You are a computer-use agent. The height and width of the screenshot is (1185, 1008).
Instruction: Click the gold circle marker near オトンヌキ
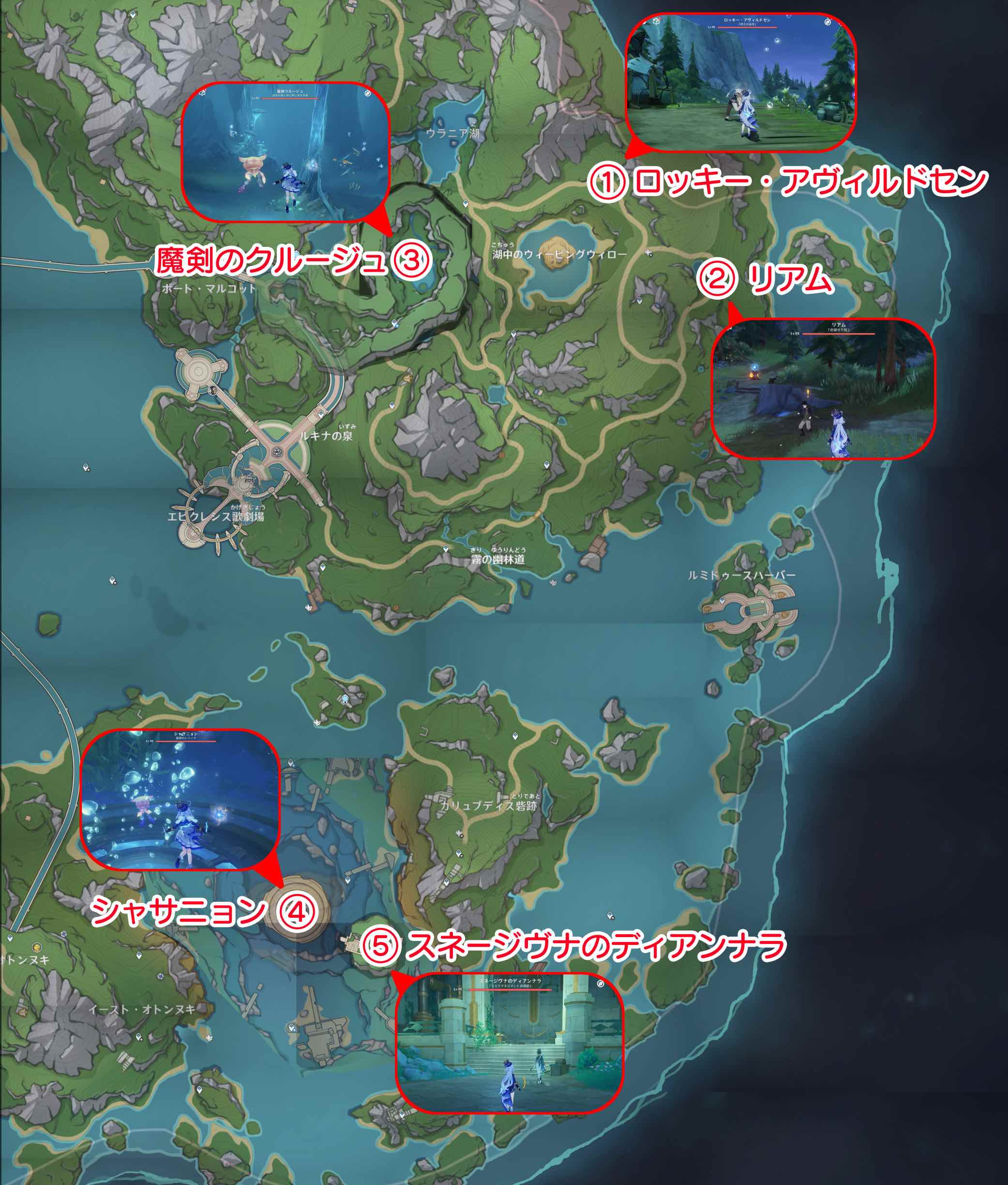37,947
